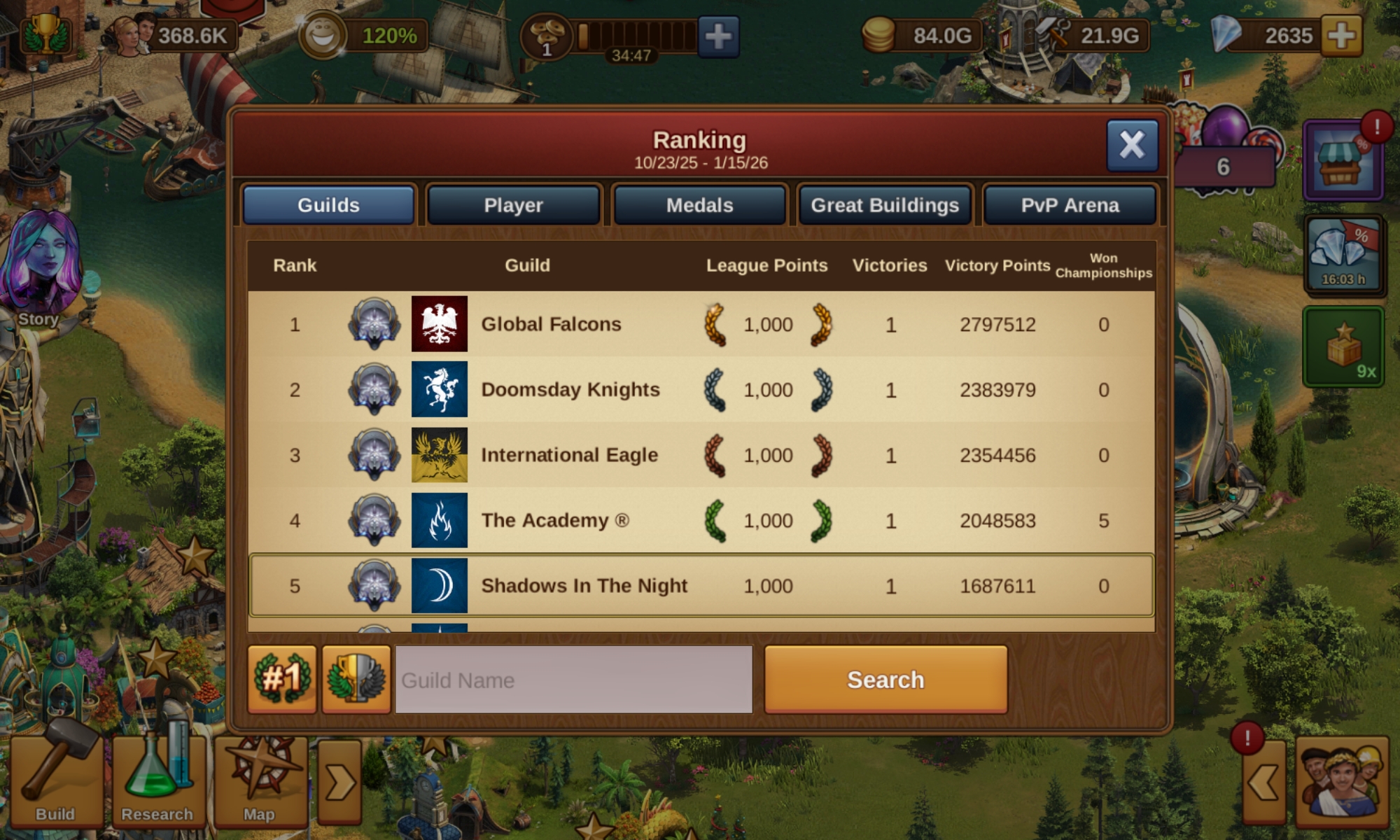Screen dimensions: 1400x840
Task: Open the Research menu
Action: pyautogui.click(x=157, y=780)
